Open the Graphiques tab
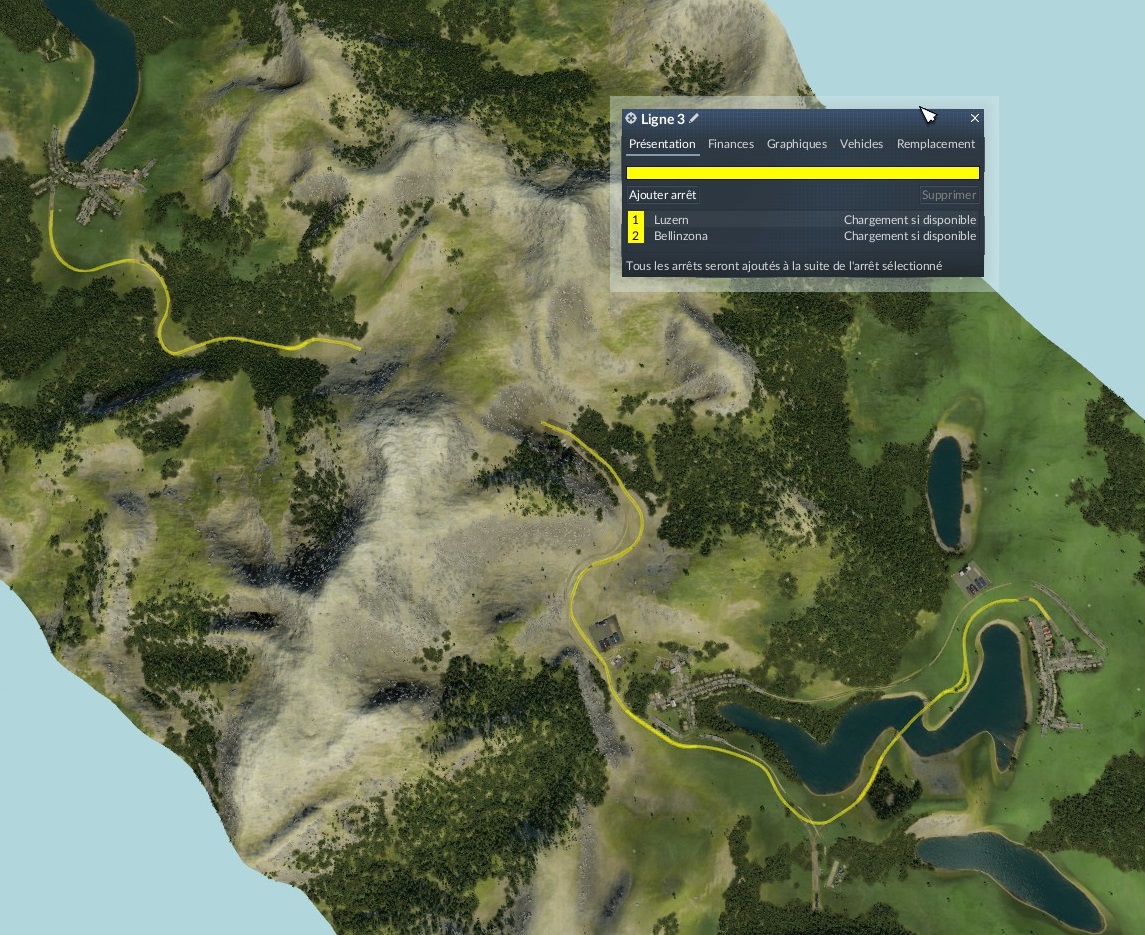Image resolution: width=1145 pixels, height=935 pixels. 797,144
